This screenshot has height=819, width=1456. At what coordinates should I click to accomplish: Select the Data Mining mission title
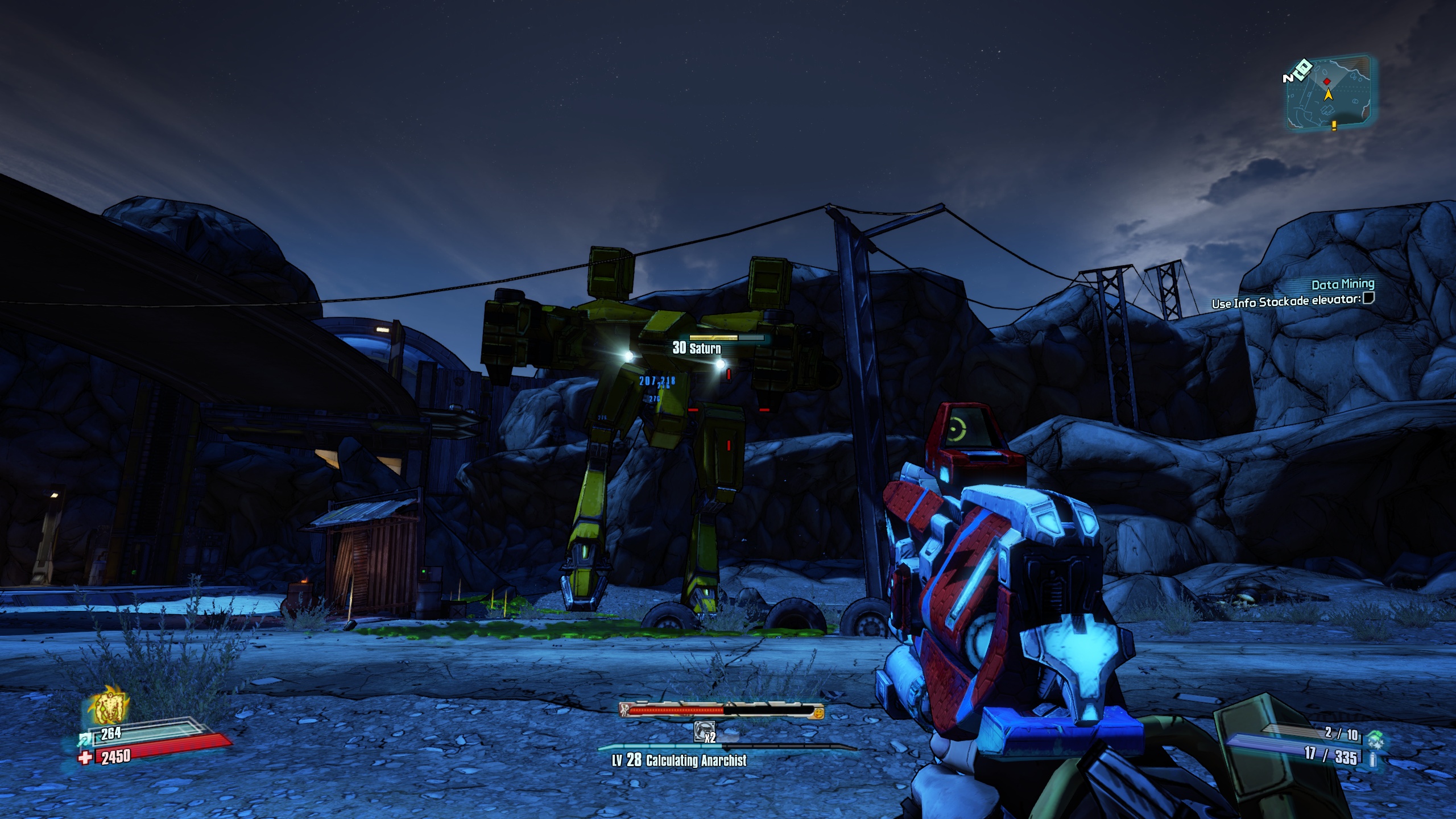click(1343, 284)
